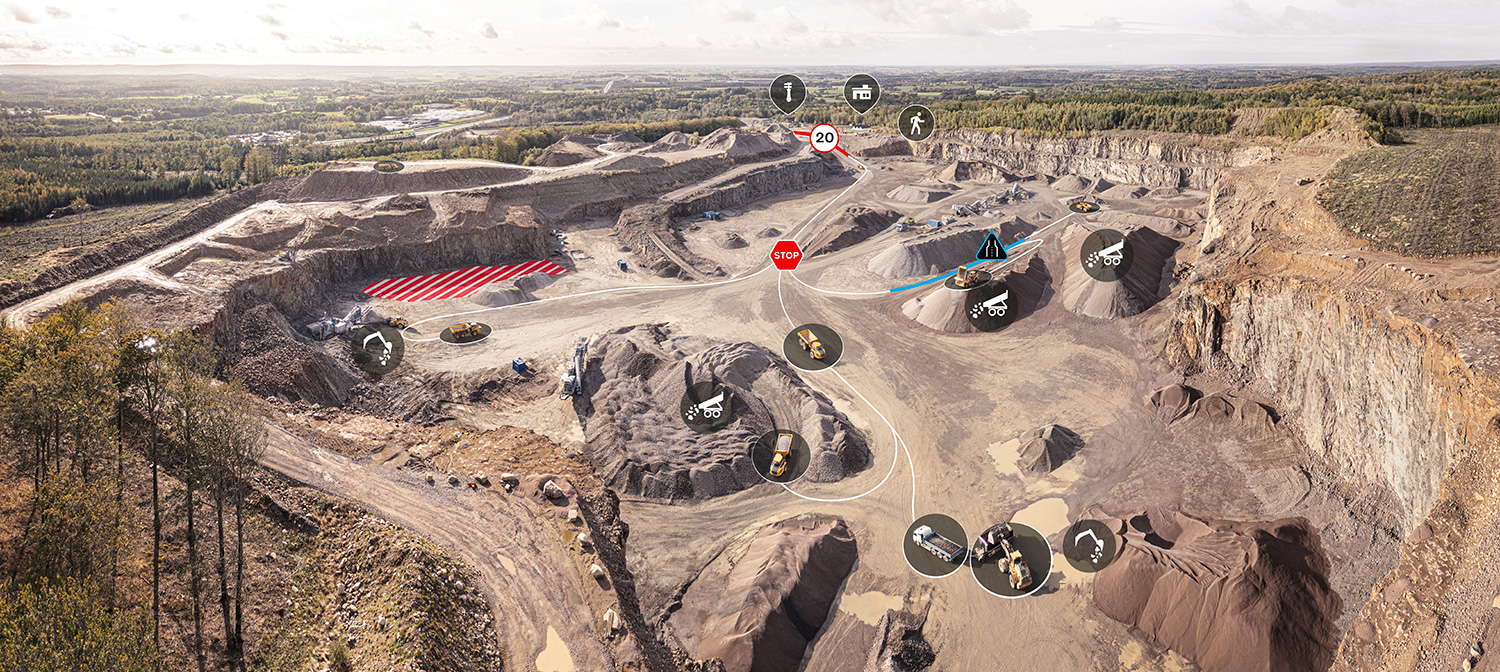Choose the haul truck circle below STOP sign
The image size is (1500, 672).
pos(812,346)
